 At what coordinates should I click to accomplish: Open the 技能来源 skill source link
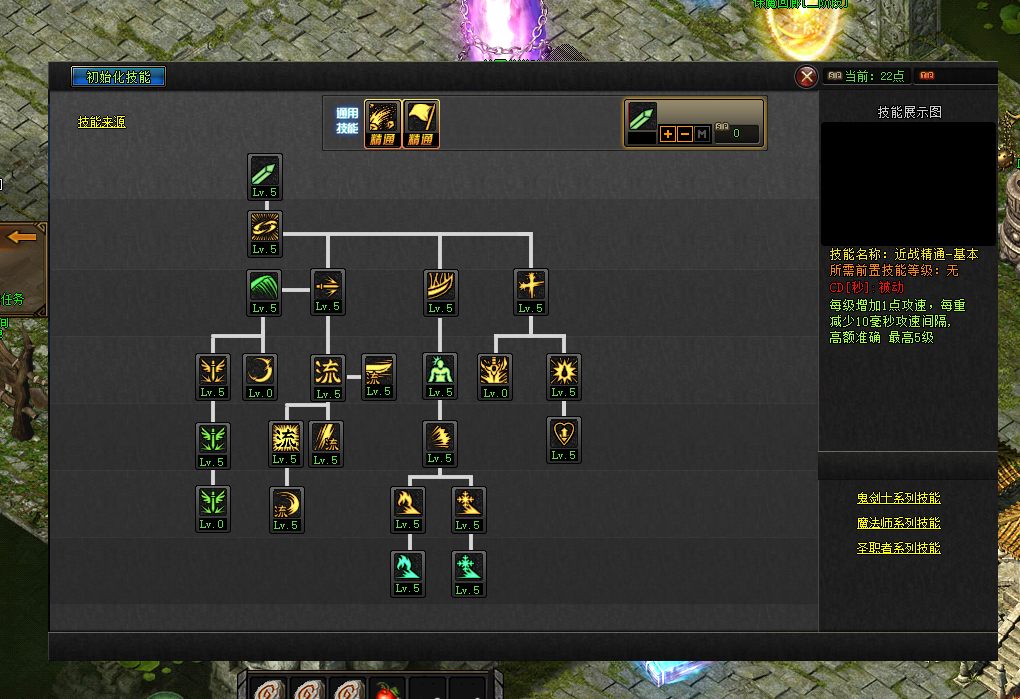(x=102, y=122)
